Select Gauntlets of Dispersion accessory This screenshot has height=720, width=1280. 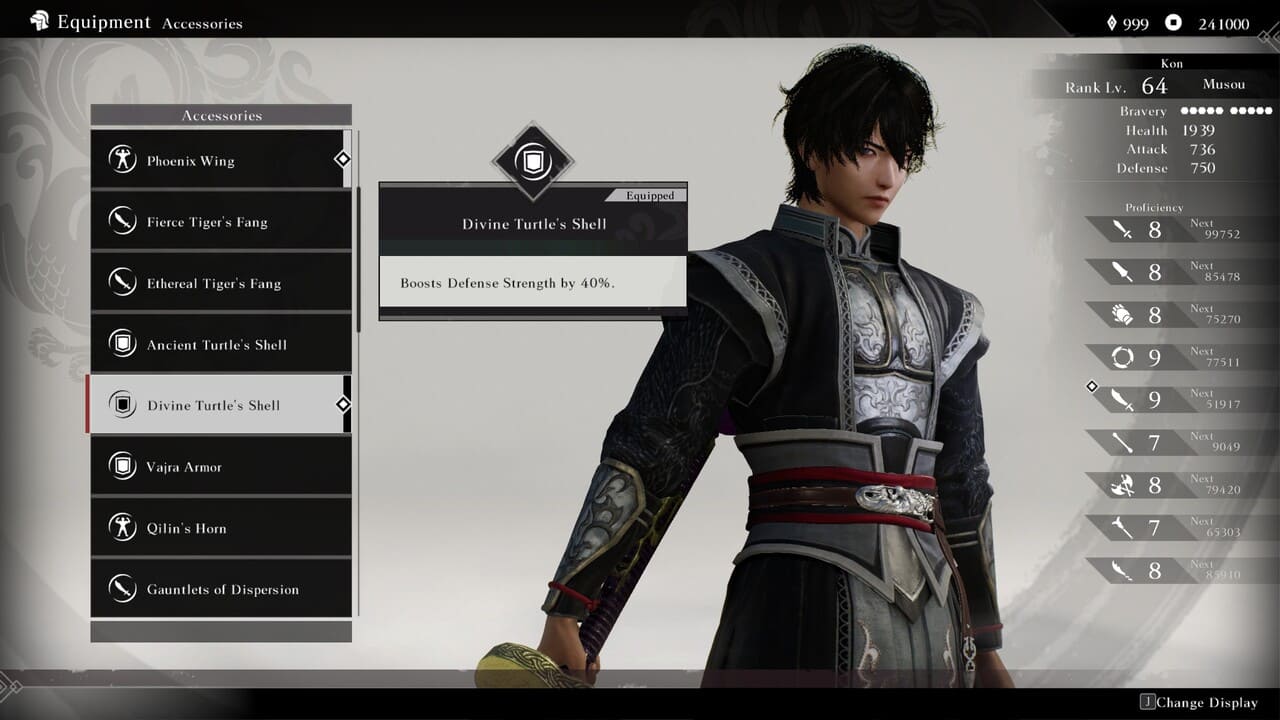pyautogui.click(x=220, y=589)
